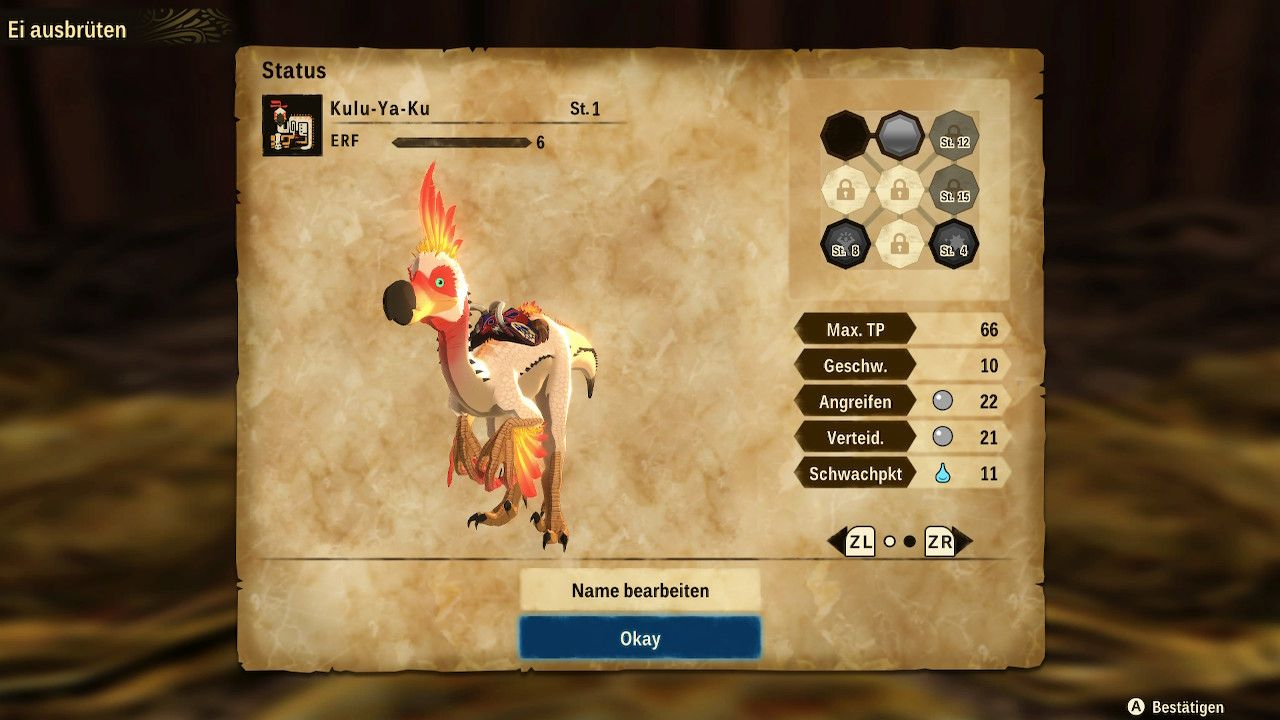This screenshot has height=720, width=1280.
Task: Select the gene slot labeled St. 8
Action: point(845,243)
